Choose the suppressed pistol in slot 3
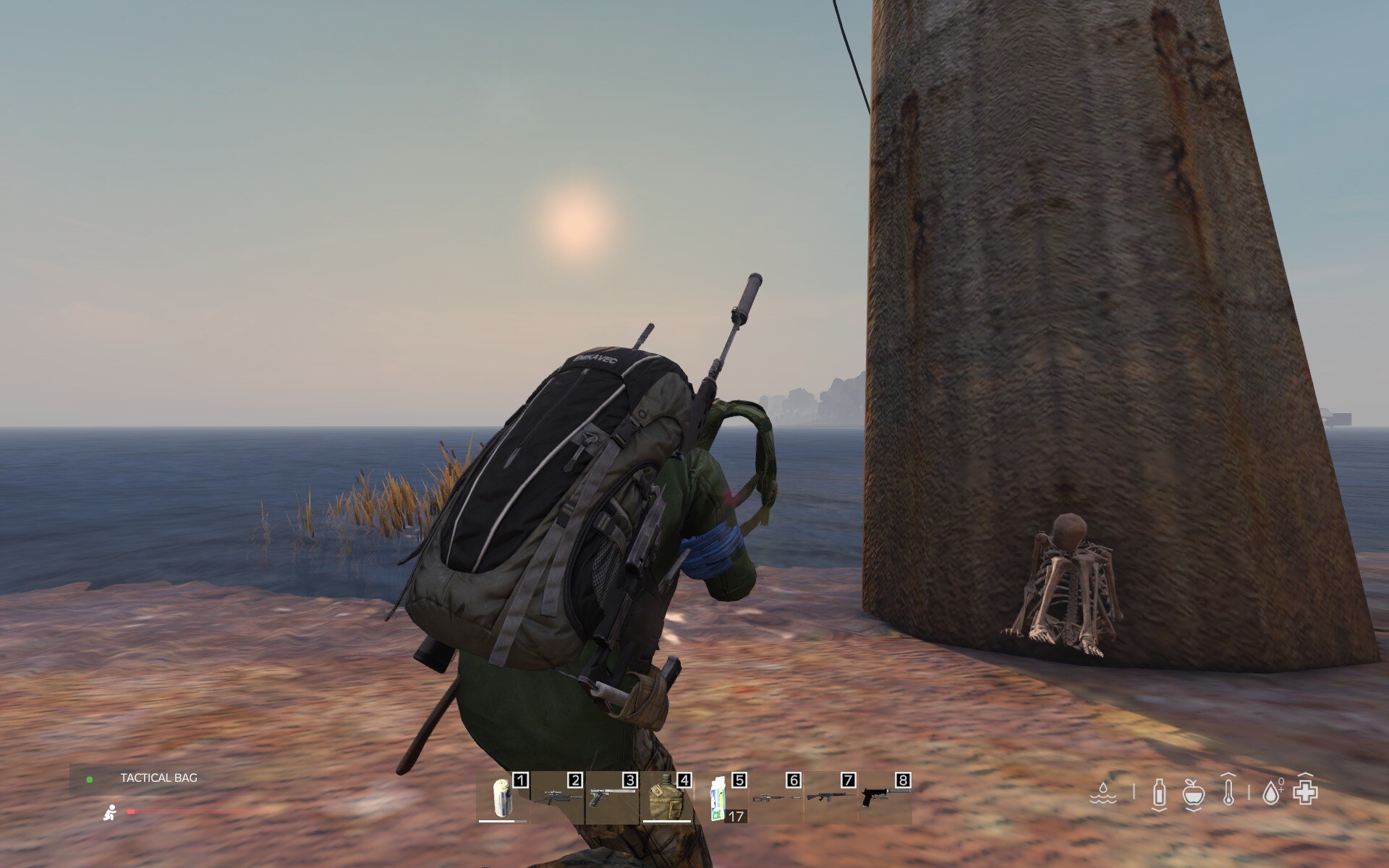This screenshot has height=868, width=1389. [x=612, y=799]
